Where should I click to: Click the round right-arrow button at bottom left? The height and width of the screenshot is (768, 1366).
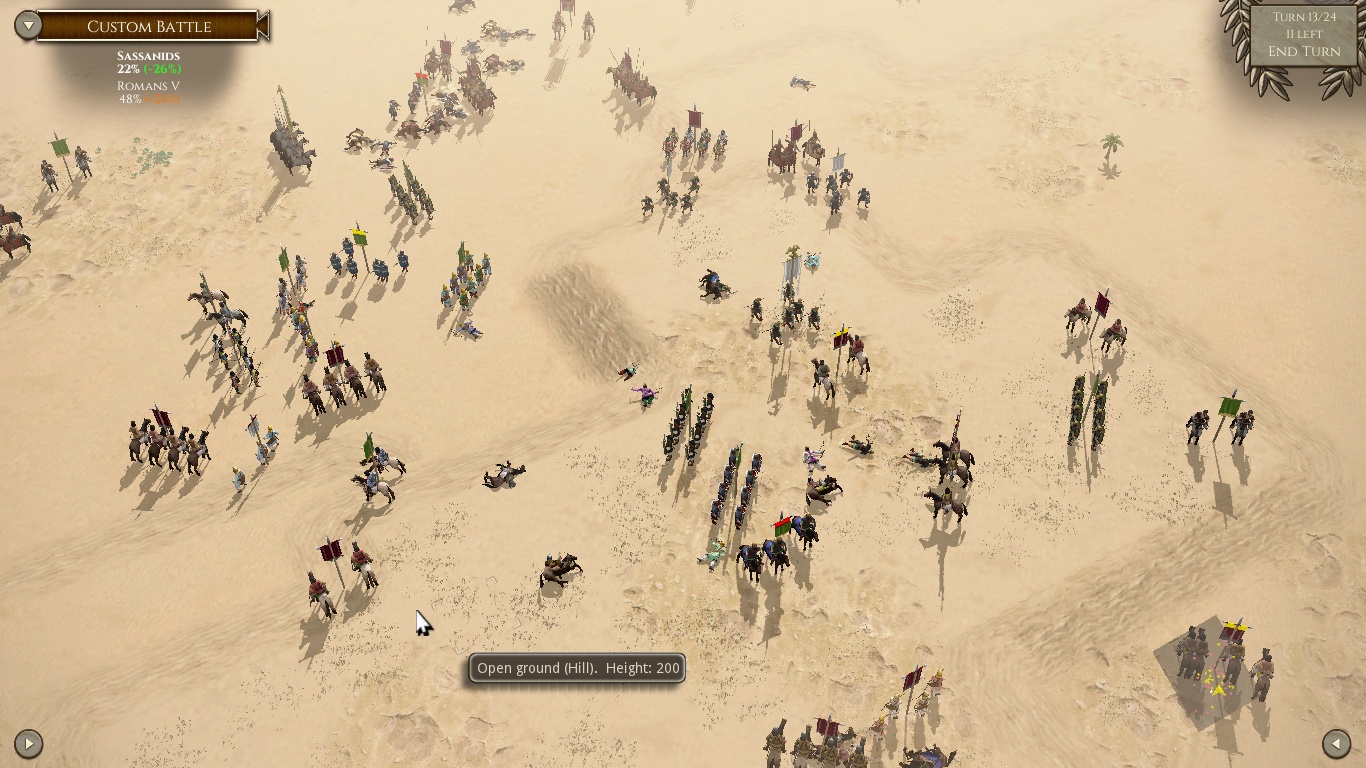[28, 743]
